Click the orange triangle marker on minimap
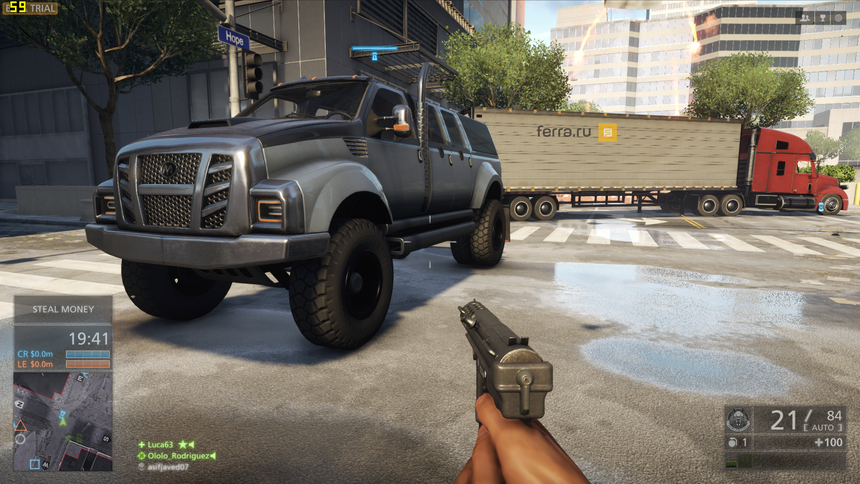Image resolution: width=860 pixels, height=484 pixels. pyautogui.click(x=20, y=425)
